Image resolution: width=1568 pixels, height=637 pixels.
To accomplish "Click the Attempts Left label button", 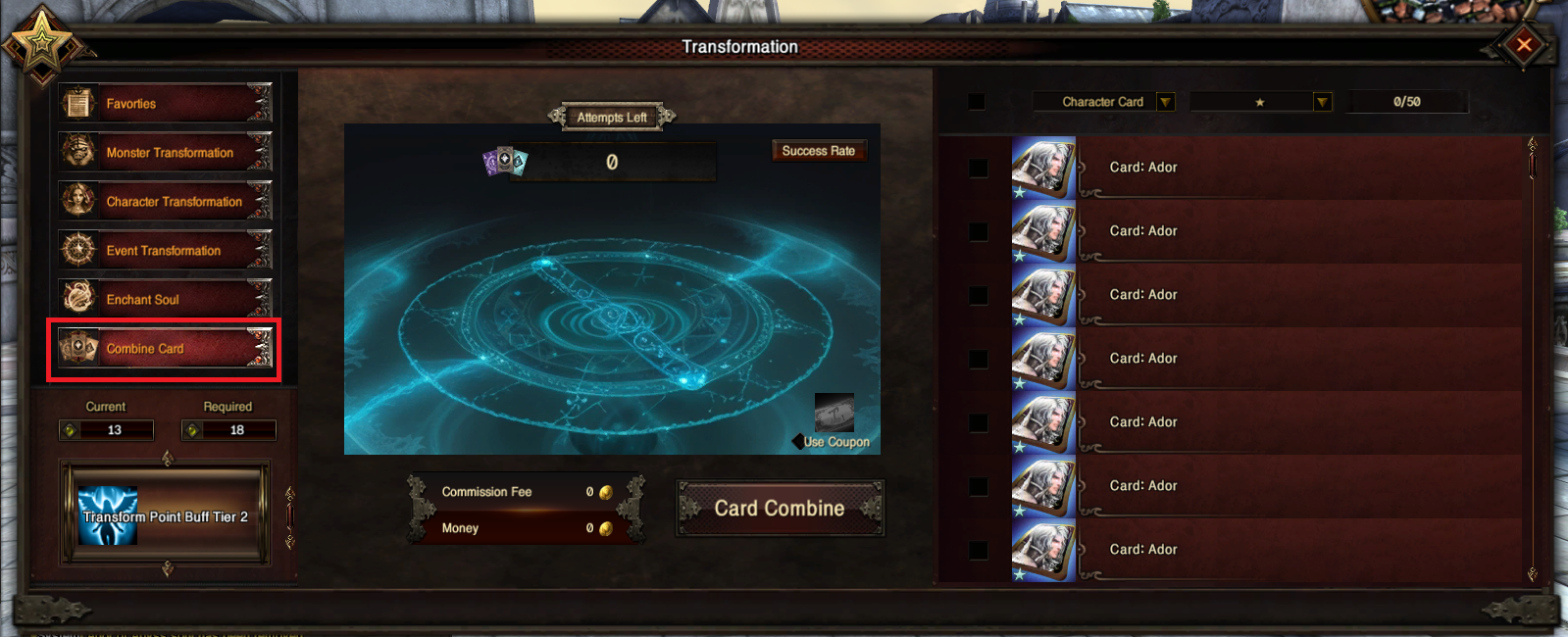I will [612, 118].
